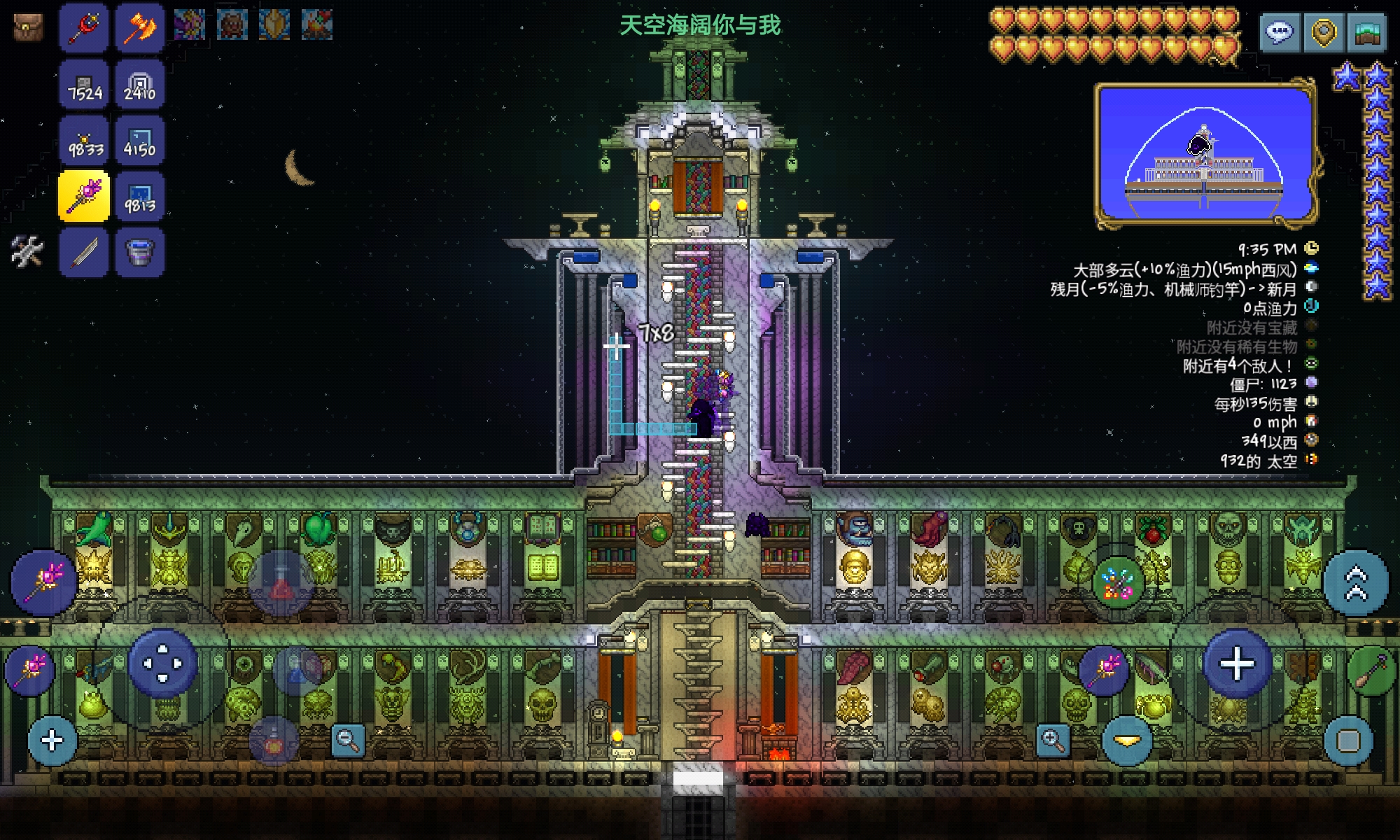
Task: Use the blue mana potion quick button
Action: 297,671
